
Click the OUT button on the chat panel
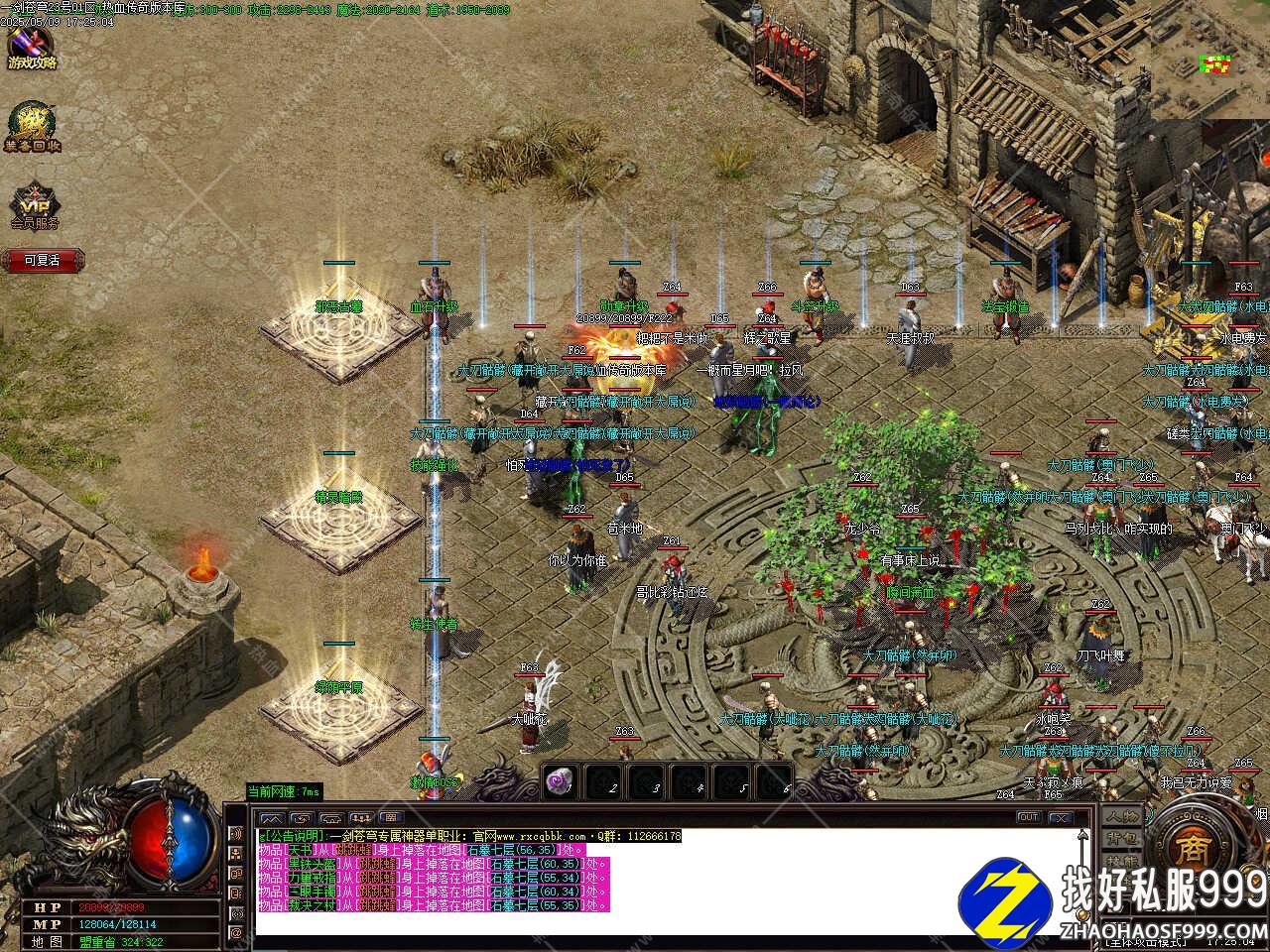point(1029,817)
